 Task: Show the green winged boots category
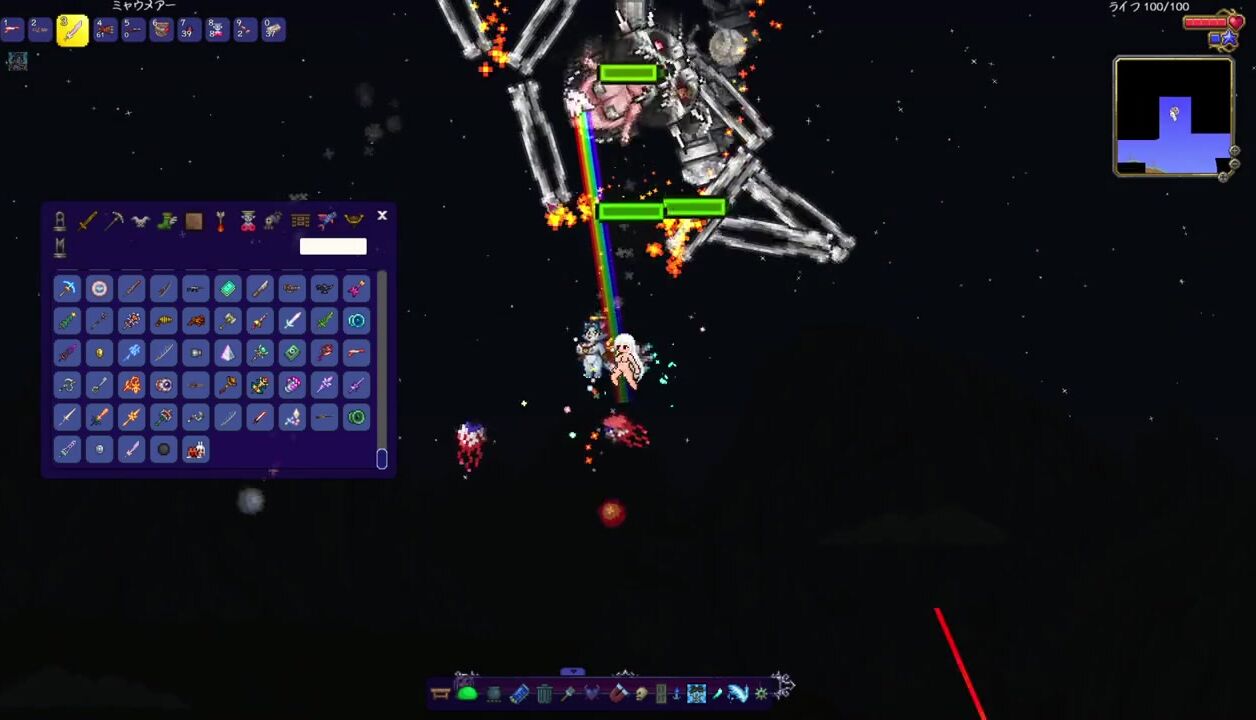point(167,221)
